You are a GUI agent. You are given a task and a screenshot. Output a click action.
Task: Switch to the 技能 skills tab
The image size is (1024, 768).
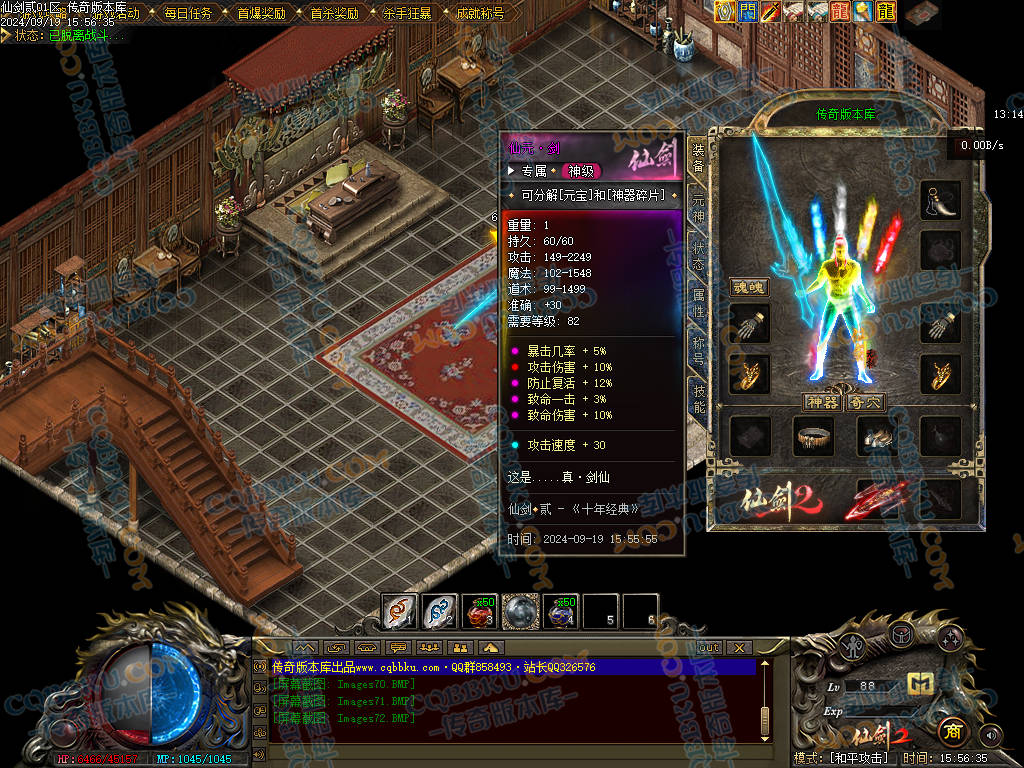pyautogui.click(x=698, y=397)
